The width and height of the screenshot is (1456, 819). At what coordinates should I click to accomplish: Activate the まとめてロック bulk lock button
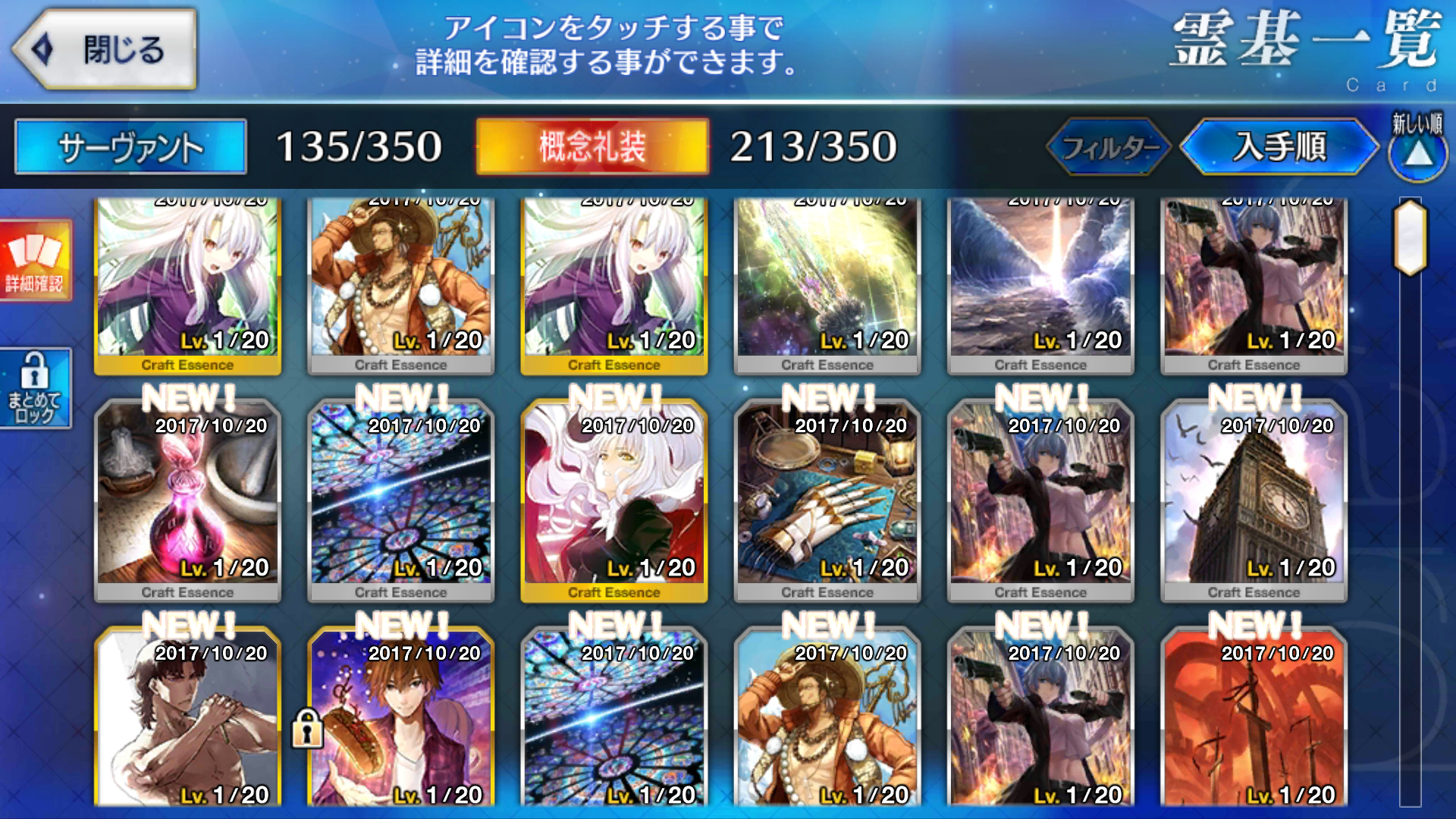[x=35, y=388]
